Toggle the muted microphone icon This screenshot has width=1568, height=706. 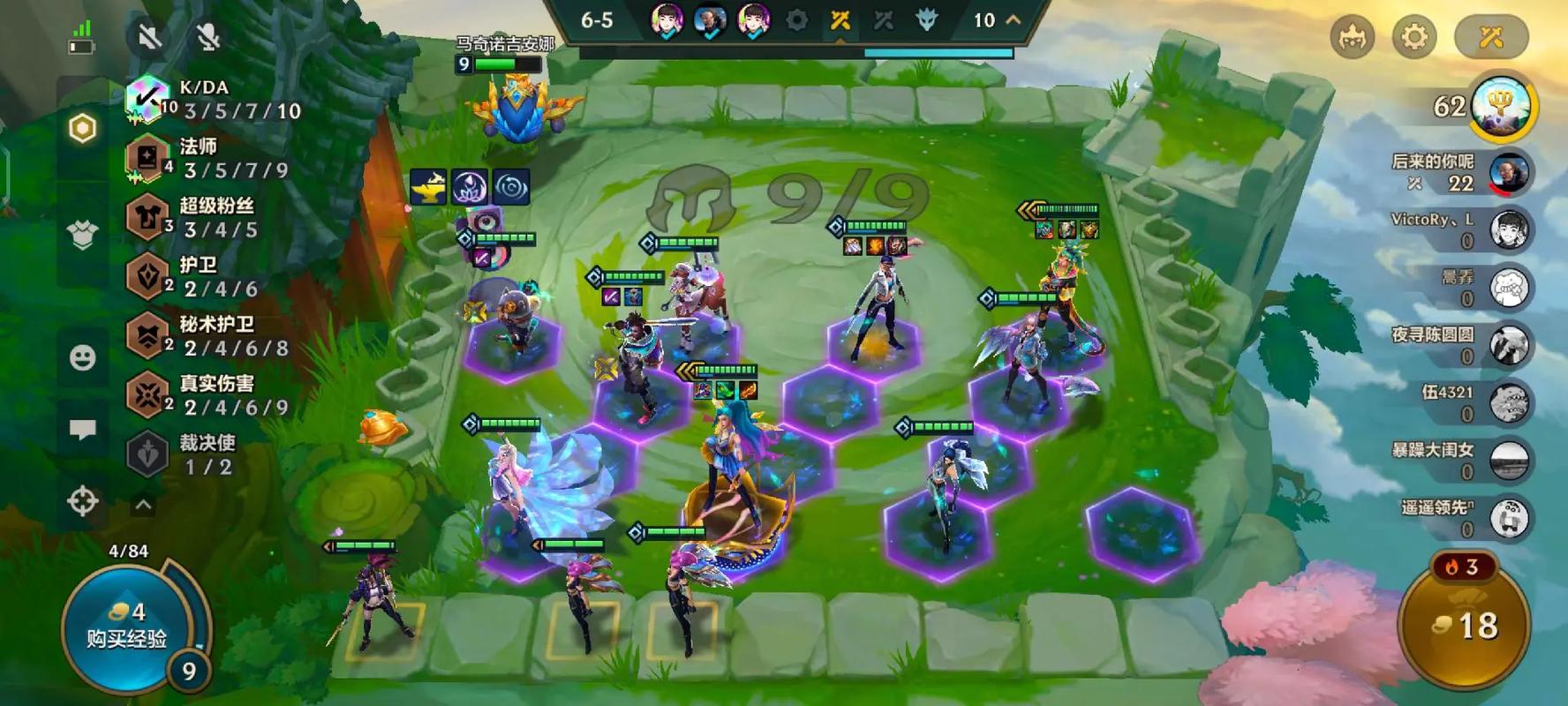tap(207, 37)
